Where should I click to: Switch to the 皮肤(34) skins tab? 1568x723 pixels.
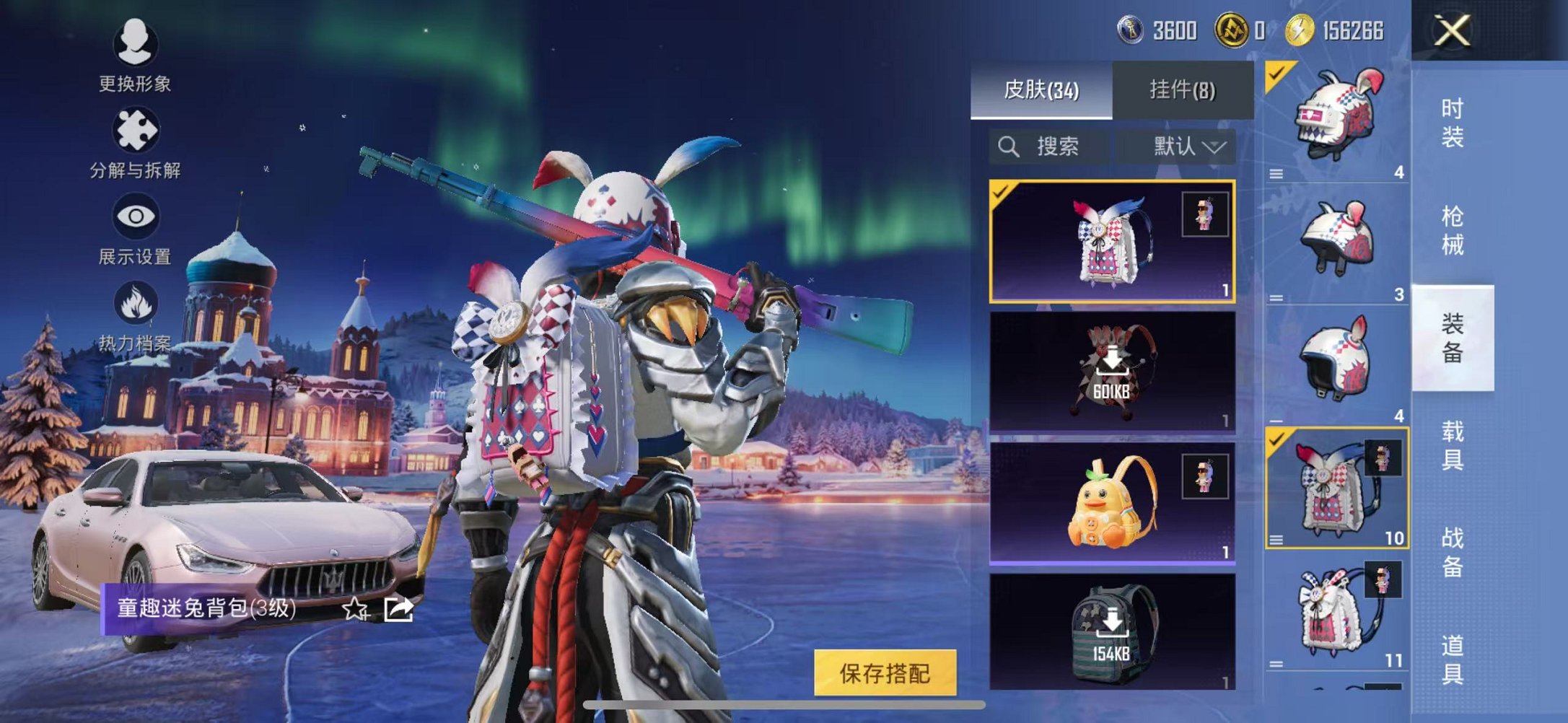[1041, 90]
